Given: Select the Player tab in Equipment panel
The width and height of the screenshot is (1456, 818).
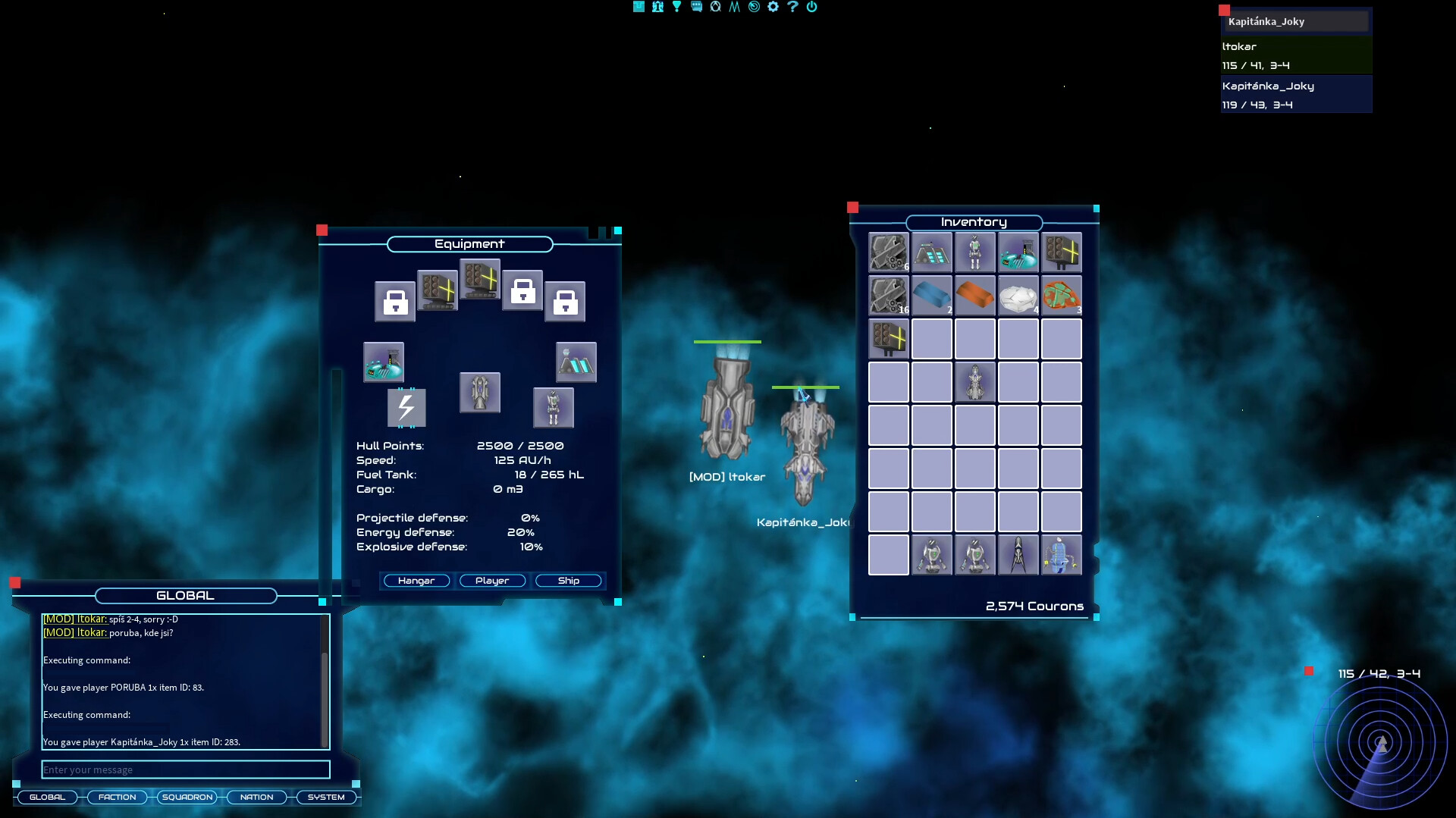Looking at the screenshot, I should tap(492, 581).
